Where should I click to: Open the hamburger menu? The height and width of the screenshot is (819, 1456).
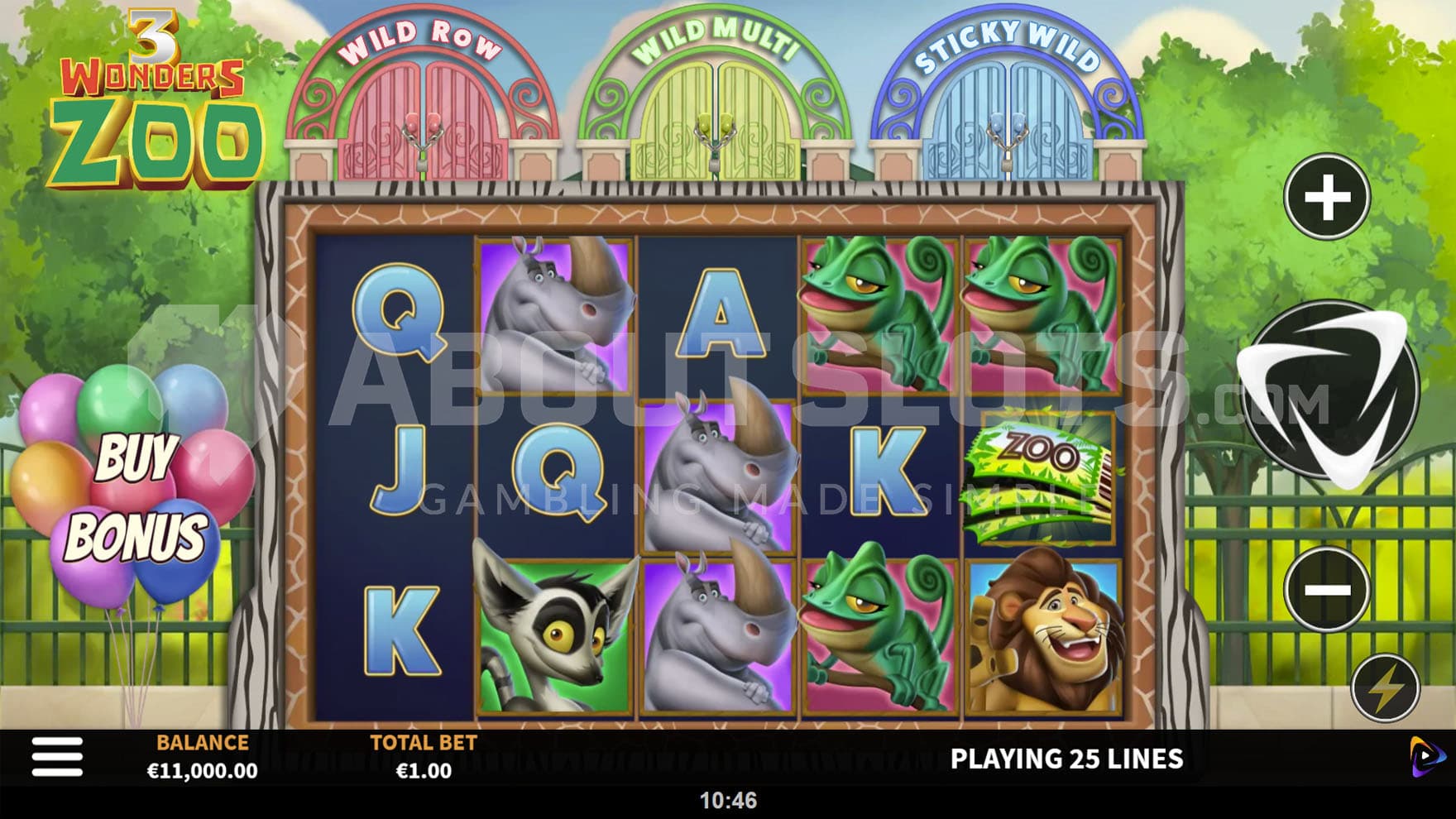click(x=57, y=757)
